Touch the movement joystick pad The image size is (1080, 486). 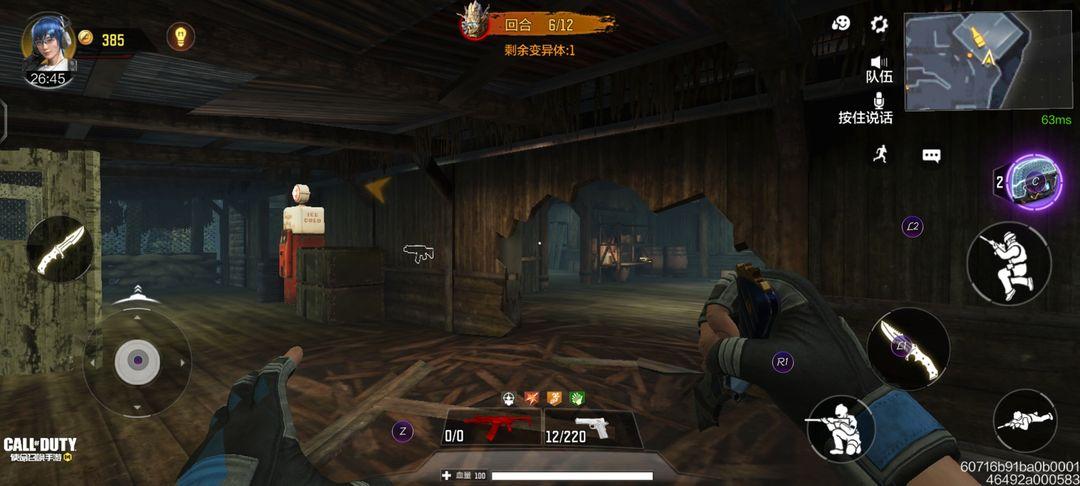coord(137,361)
